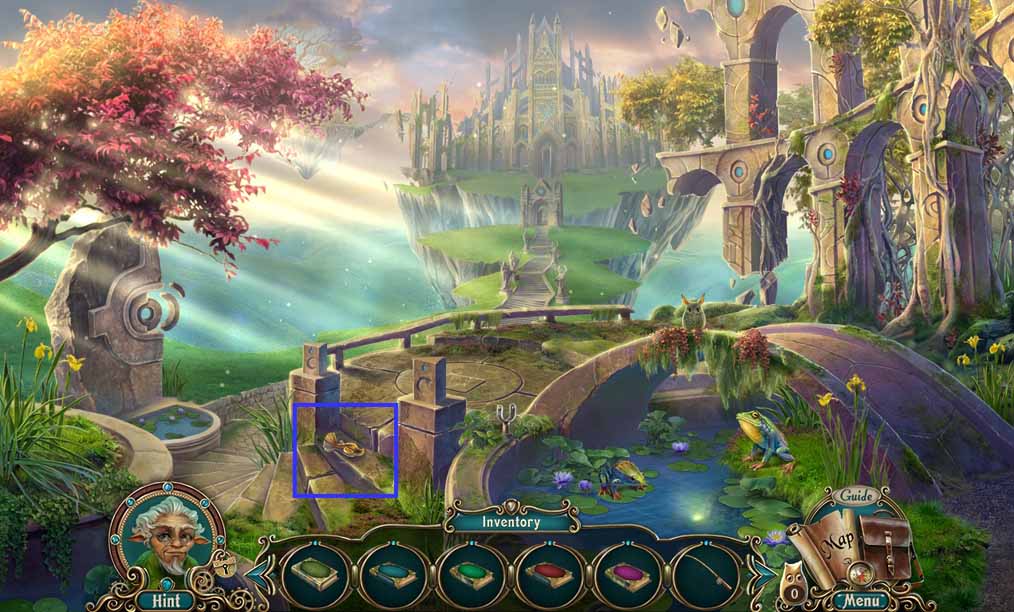Screen dimensions: 1014x612
Task: Click the Inventory panel label
Action: point(510,521)
